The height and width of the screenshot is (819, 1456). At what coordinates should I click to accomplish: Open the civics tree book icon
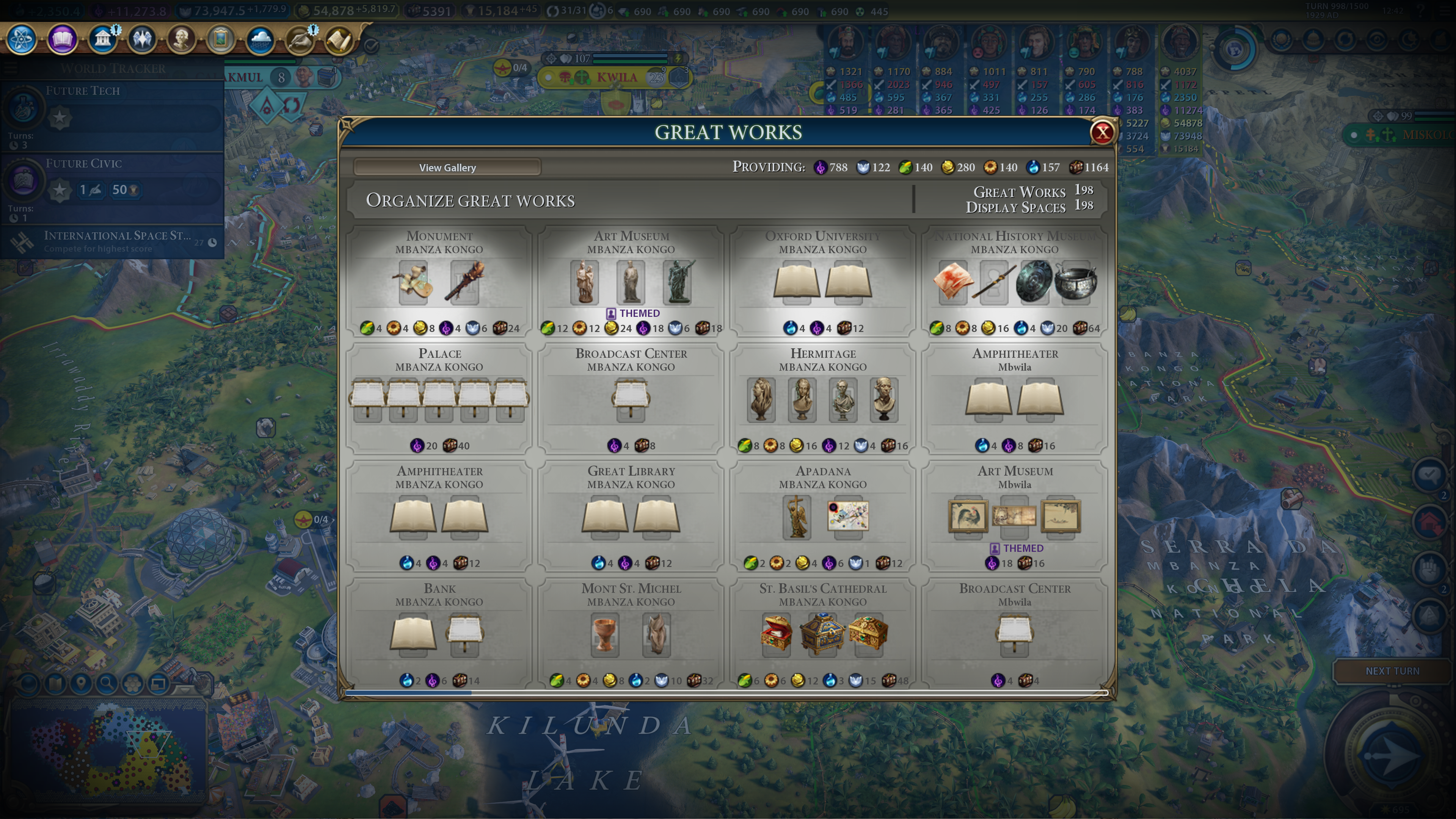click(x=62, y=39)
